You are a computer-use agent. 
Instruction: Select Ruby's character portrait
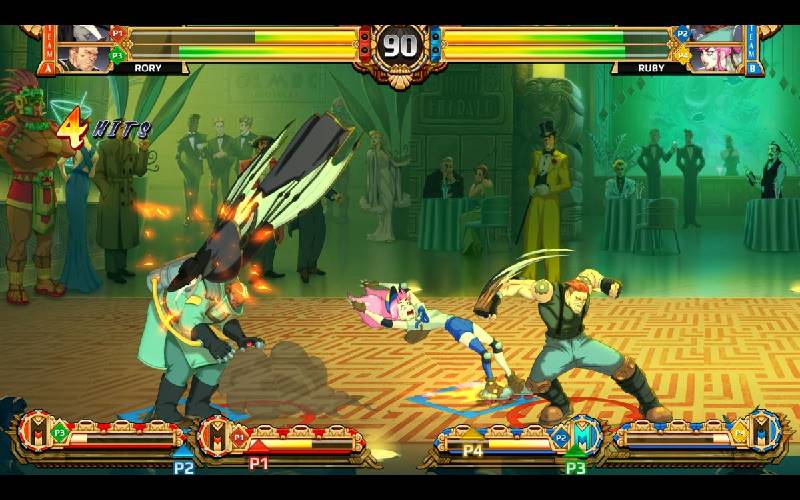pyautogui.click(x=716, y=47)
